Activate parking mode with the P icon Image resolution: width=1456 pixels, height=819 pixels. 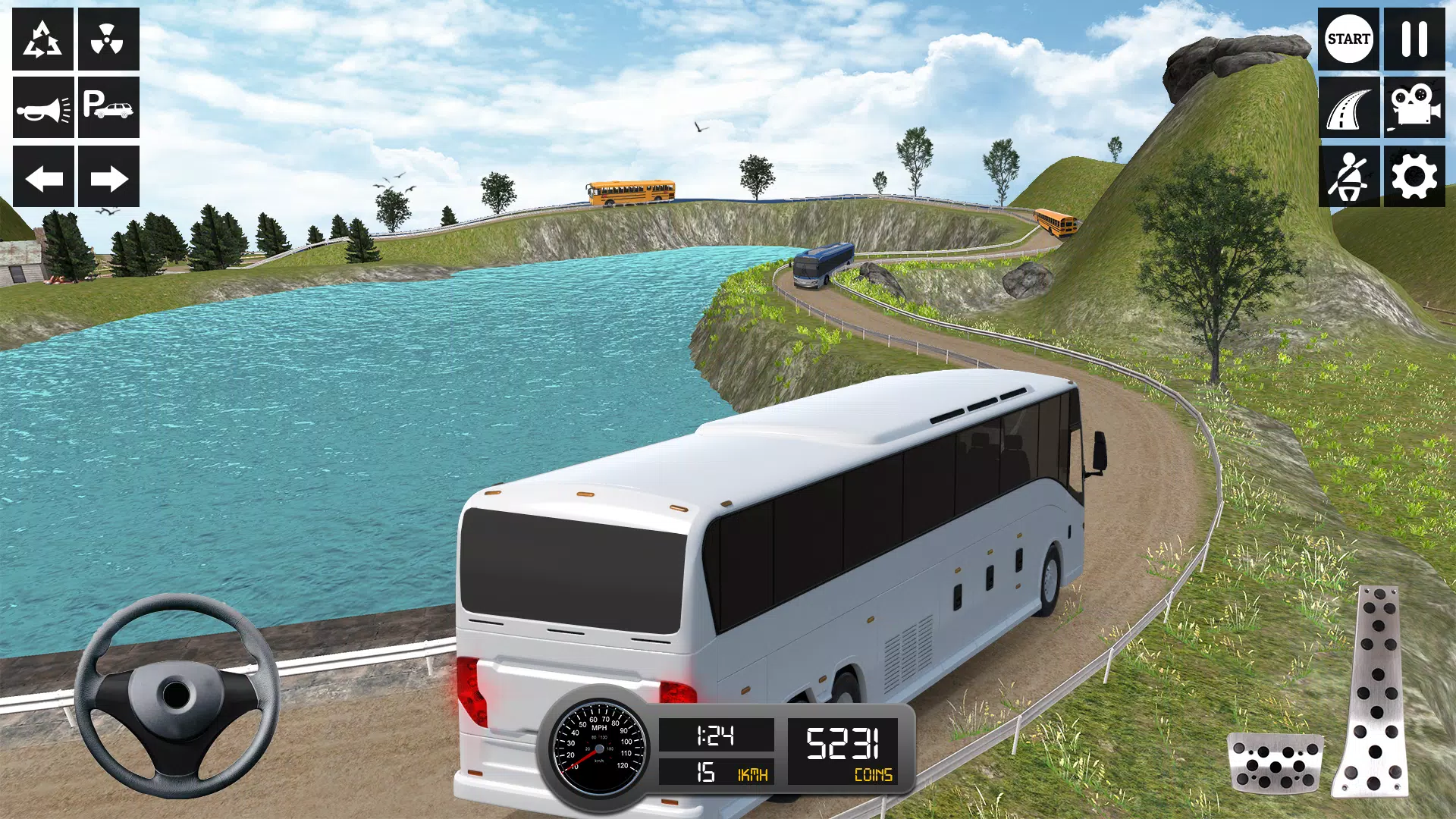coord(108,108)
